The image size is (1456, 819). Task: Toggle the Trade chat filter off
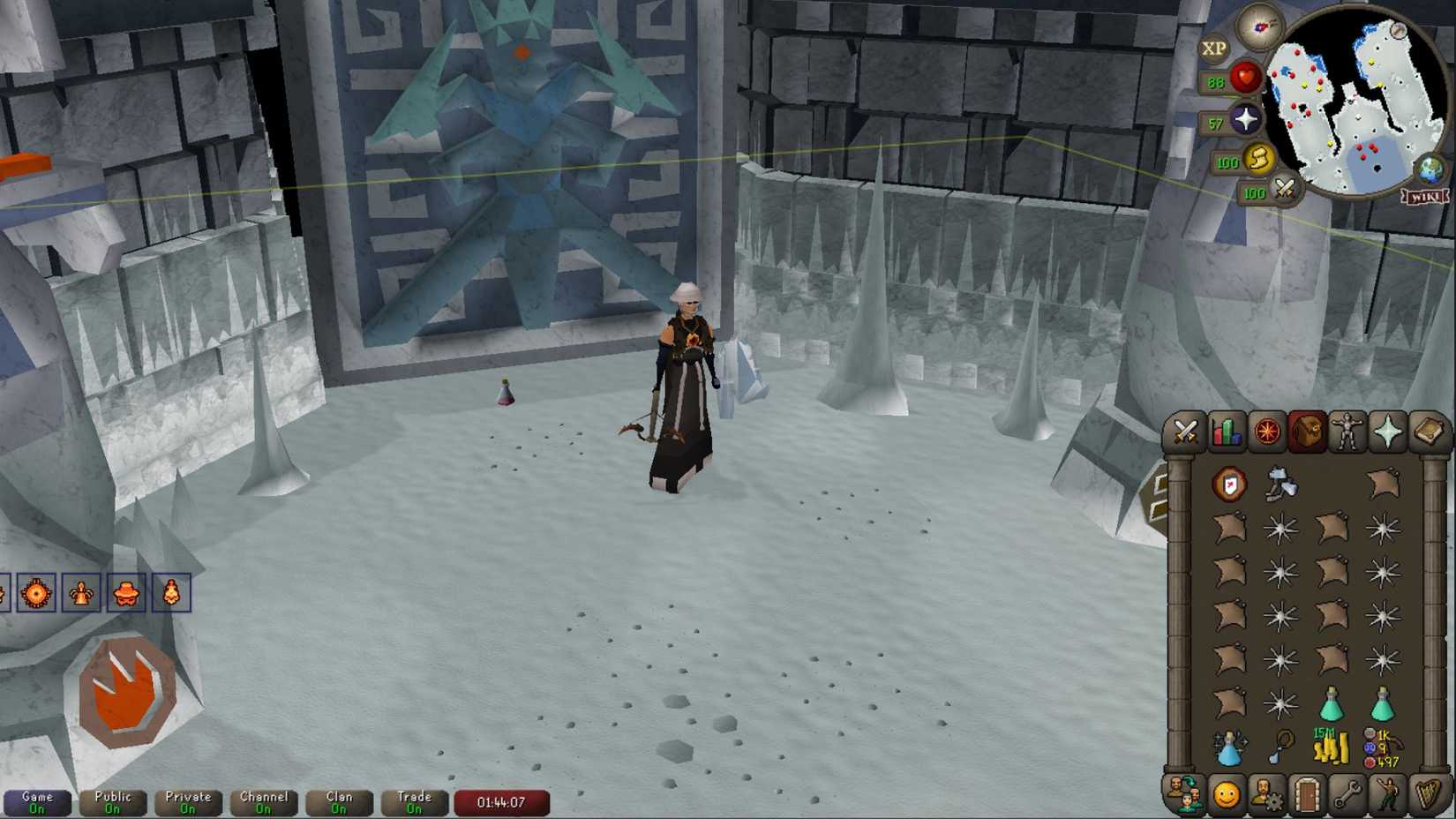(x=414, y=800)
